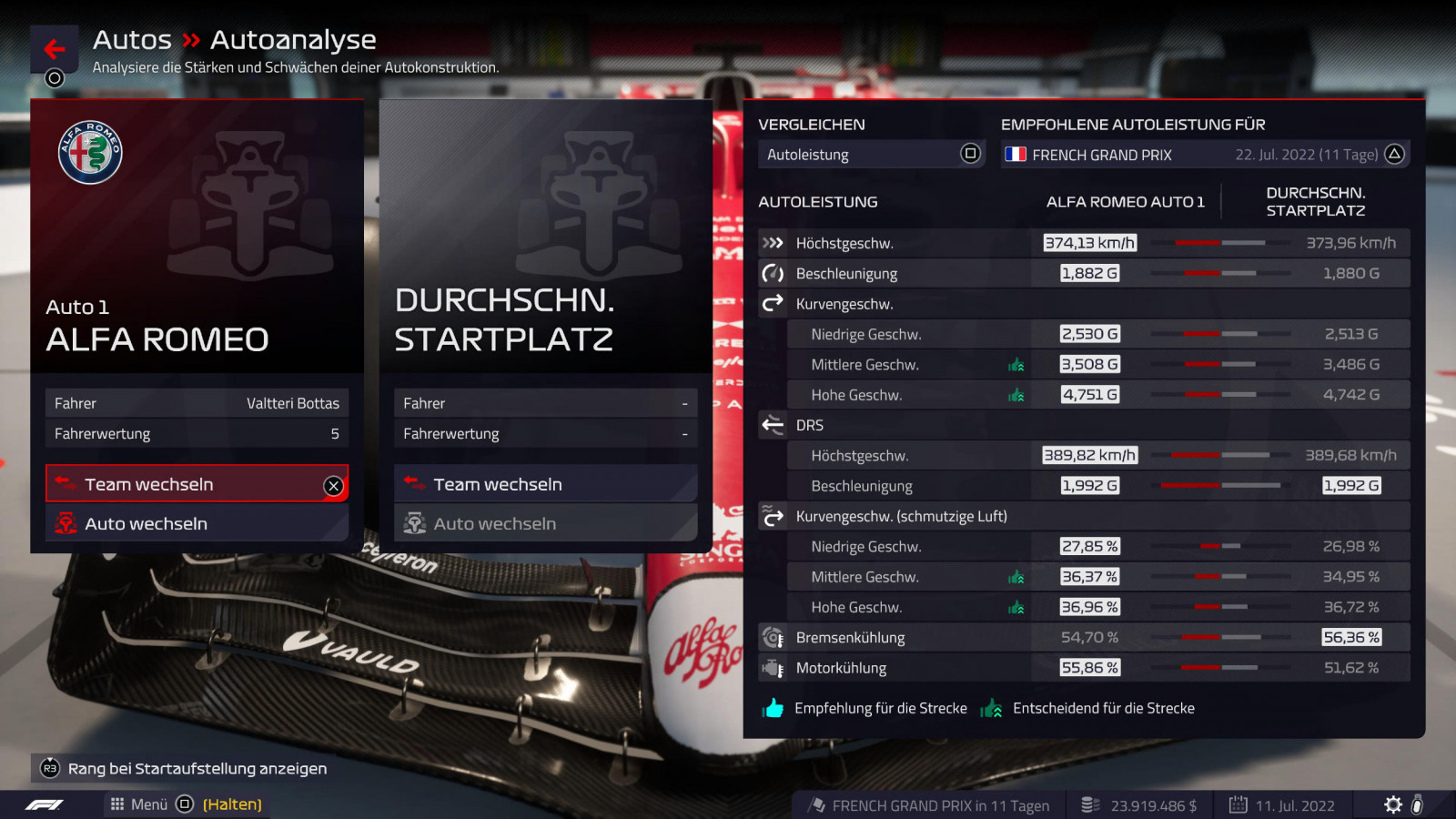Change the French Grand Prix track selector
This screenshot has width=1456, height=819.
[x=1204, y=155]
